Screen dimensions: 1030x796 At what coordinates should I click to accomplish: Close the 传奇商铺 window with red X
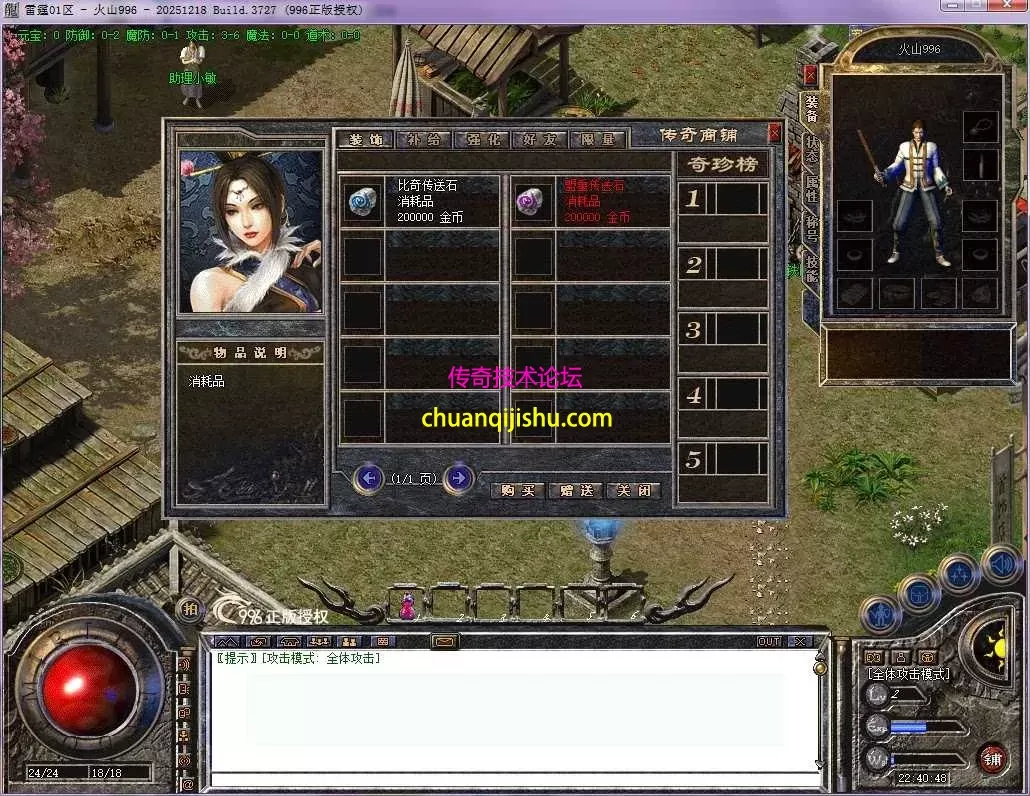[774, 132]
